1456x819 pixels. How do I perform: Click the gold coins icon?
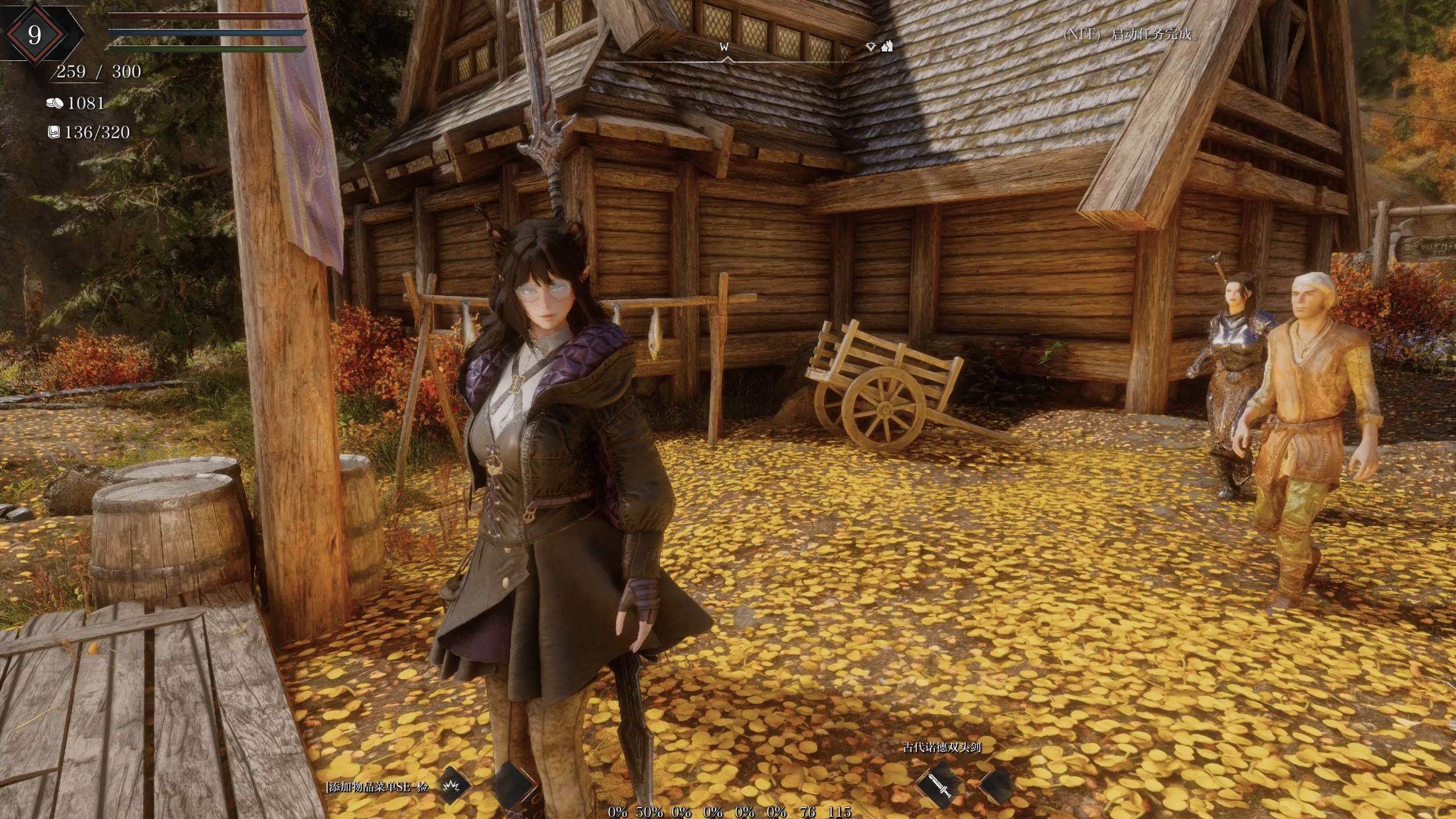55,103
